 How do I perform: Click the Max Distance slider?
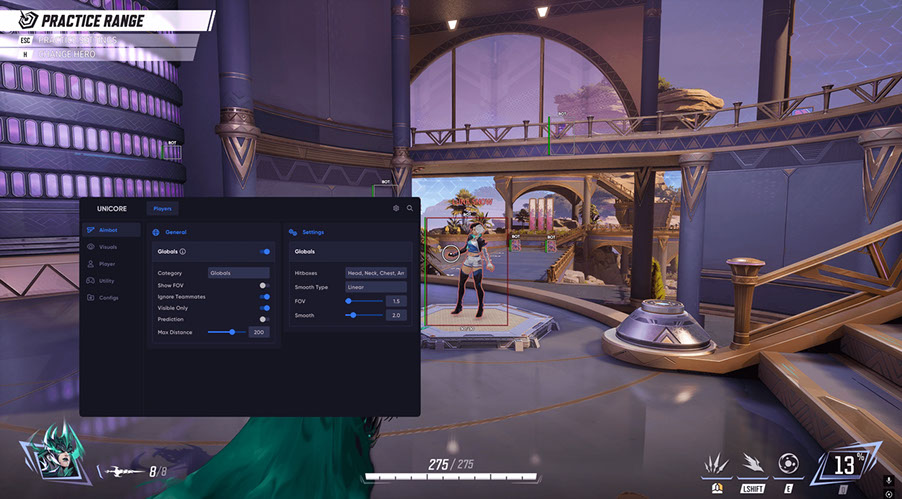click(226, 331)
